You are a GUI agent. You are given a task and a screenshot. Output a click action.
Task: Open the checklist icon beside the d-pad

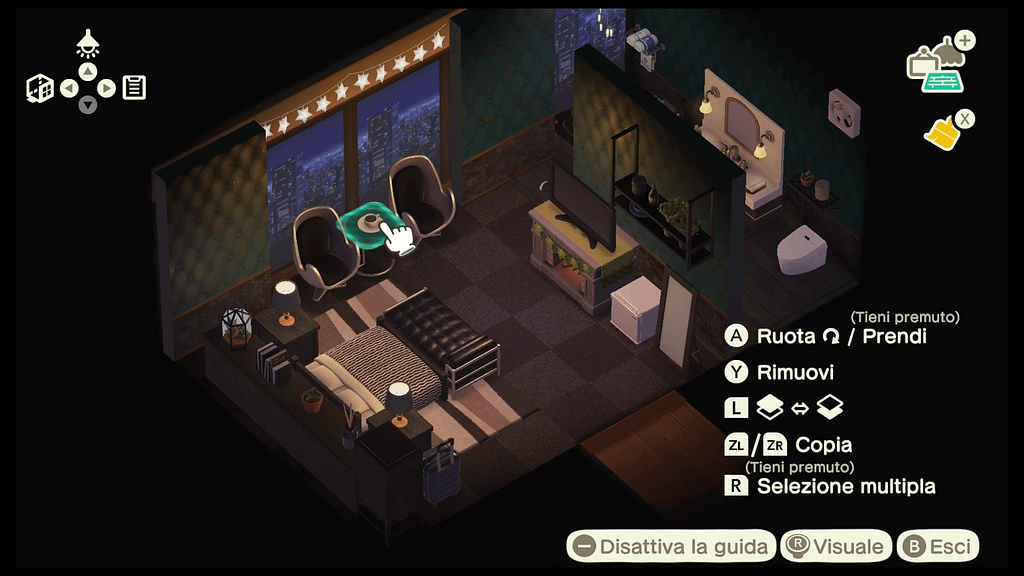point(135,88)
